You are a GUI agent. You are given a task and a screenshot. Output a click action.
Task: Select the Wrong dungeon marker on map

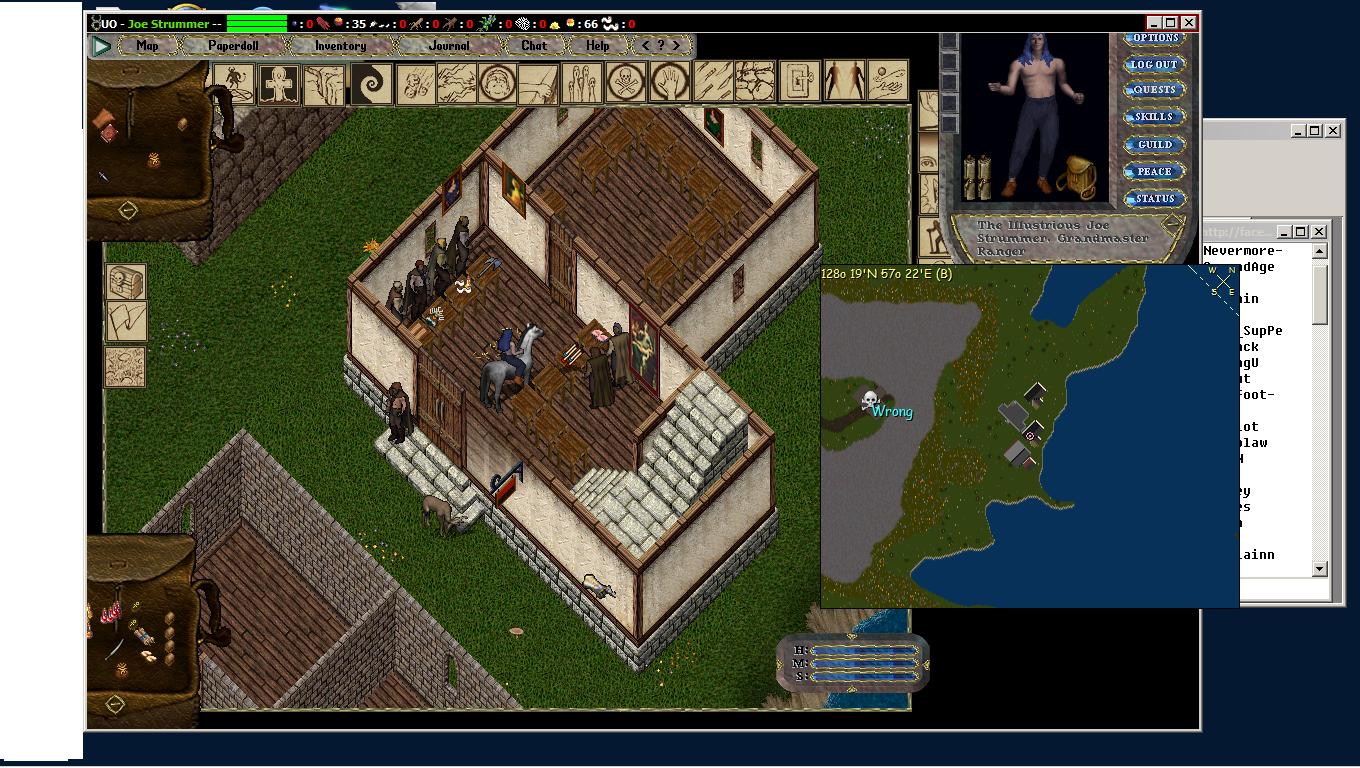pos(871,400)
